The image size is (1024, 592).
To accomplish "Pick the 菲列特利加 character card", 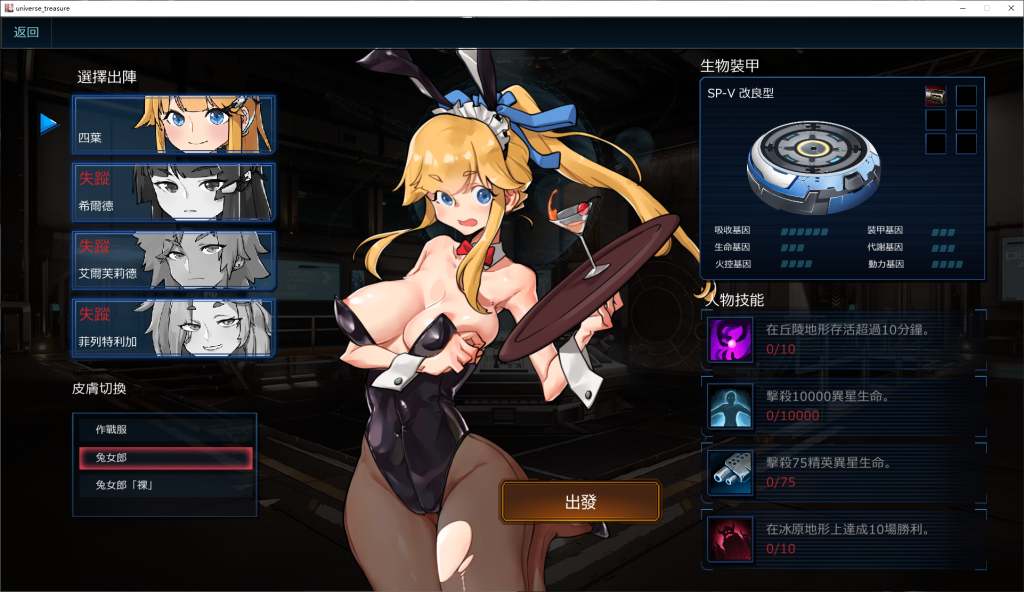I will [173, 327].
